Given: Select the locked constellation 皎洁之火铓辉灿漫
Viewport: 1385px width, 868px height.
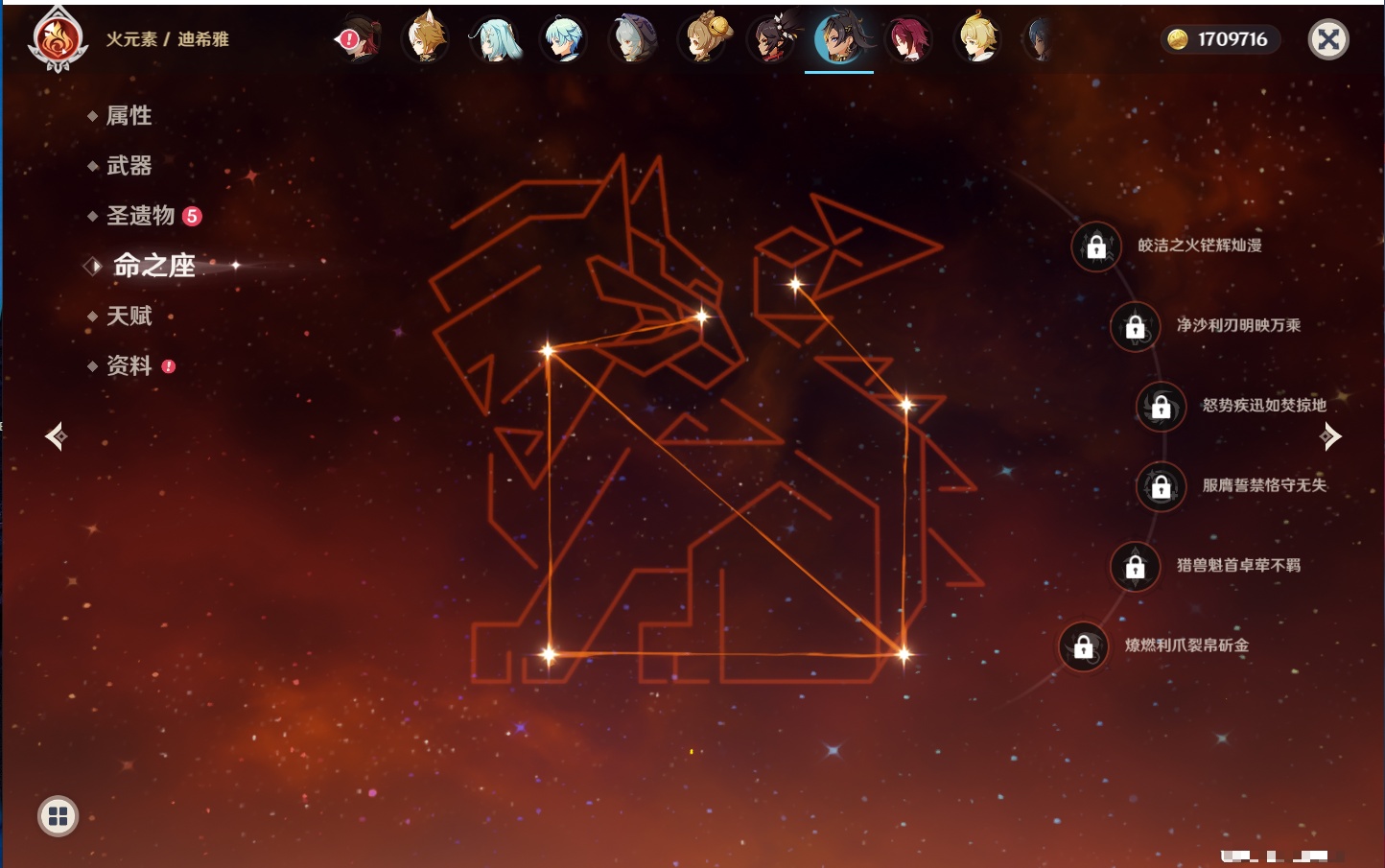Looking at the screenshot, I should tap(1096, 246).
